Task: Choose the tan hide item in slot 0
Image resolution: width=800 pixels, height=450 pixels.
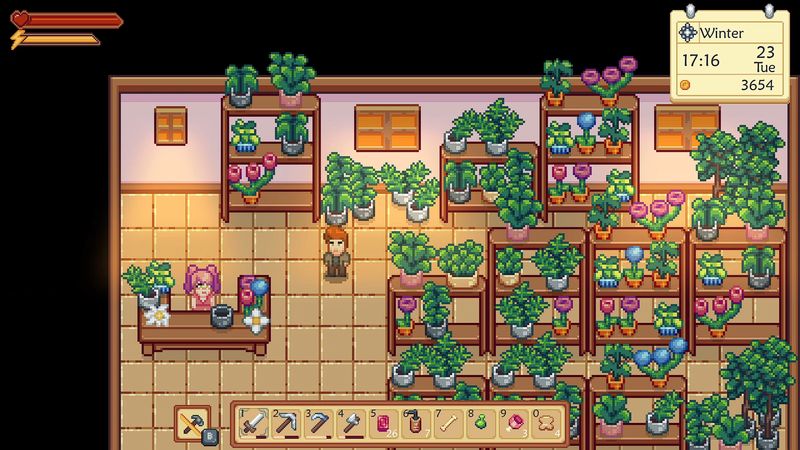Action: 547,424
